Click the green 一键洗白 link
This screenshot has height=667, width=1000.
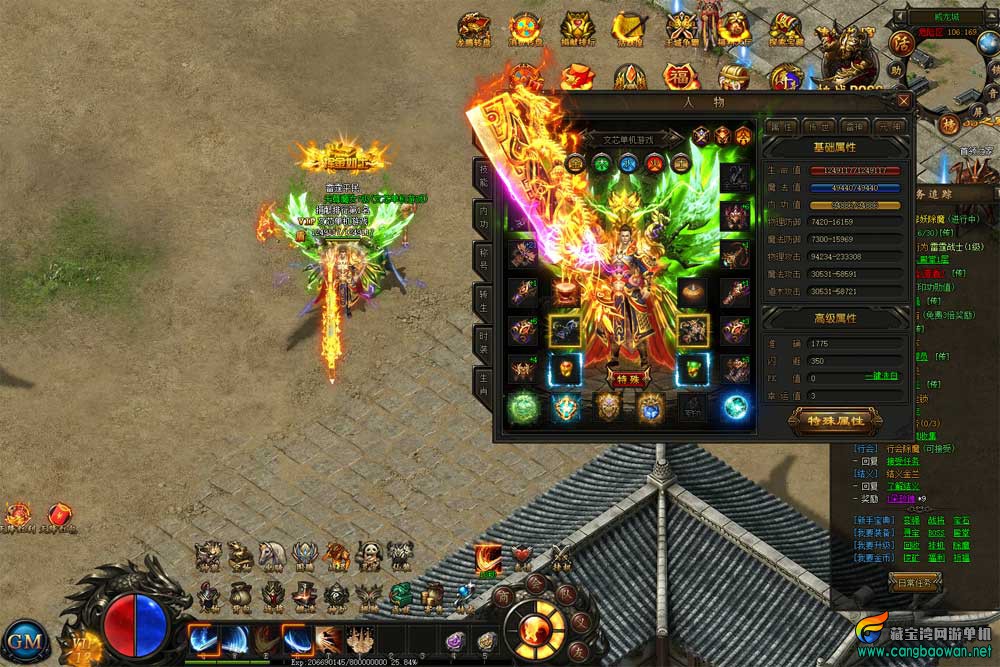click(881, 378)
